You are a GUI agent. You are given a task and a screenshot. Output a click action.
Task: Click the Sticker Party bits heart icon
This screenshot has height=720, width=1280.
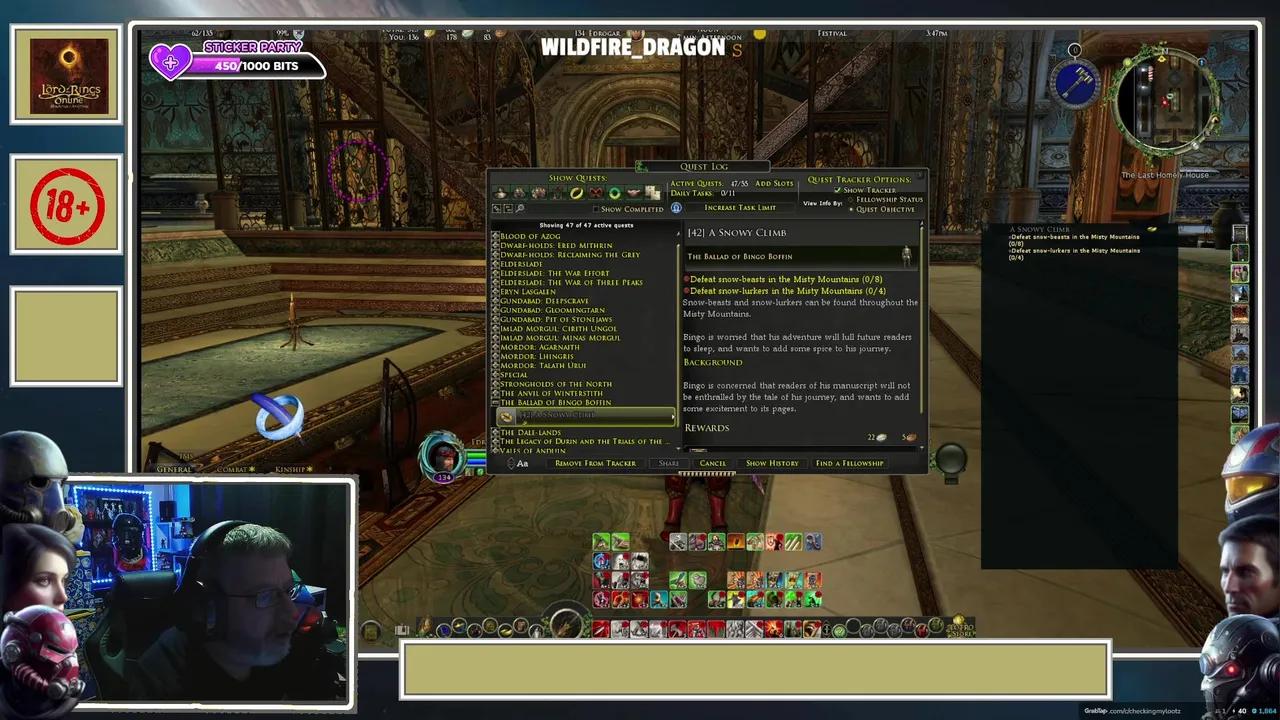171,63
